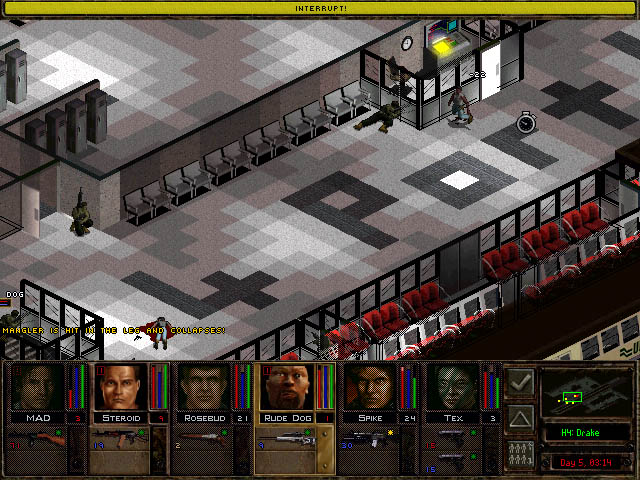Select MAD's mercenary portrait
Image resolution: width=640 pixels, height=480 pixels.
pos(37,388)
